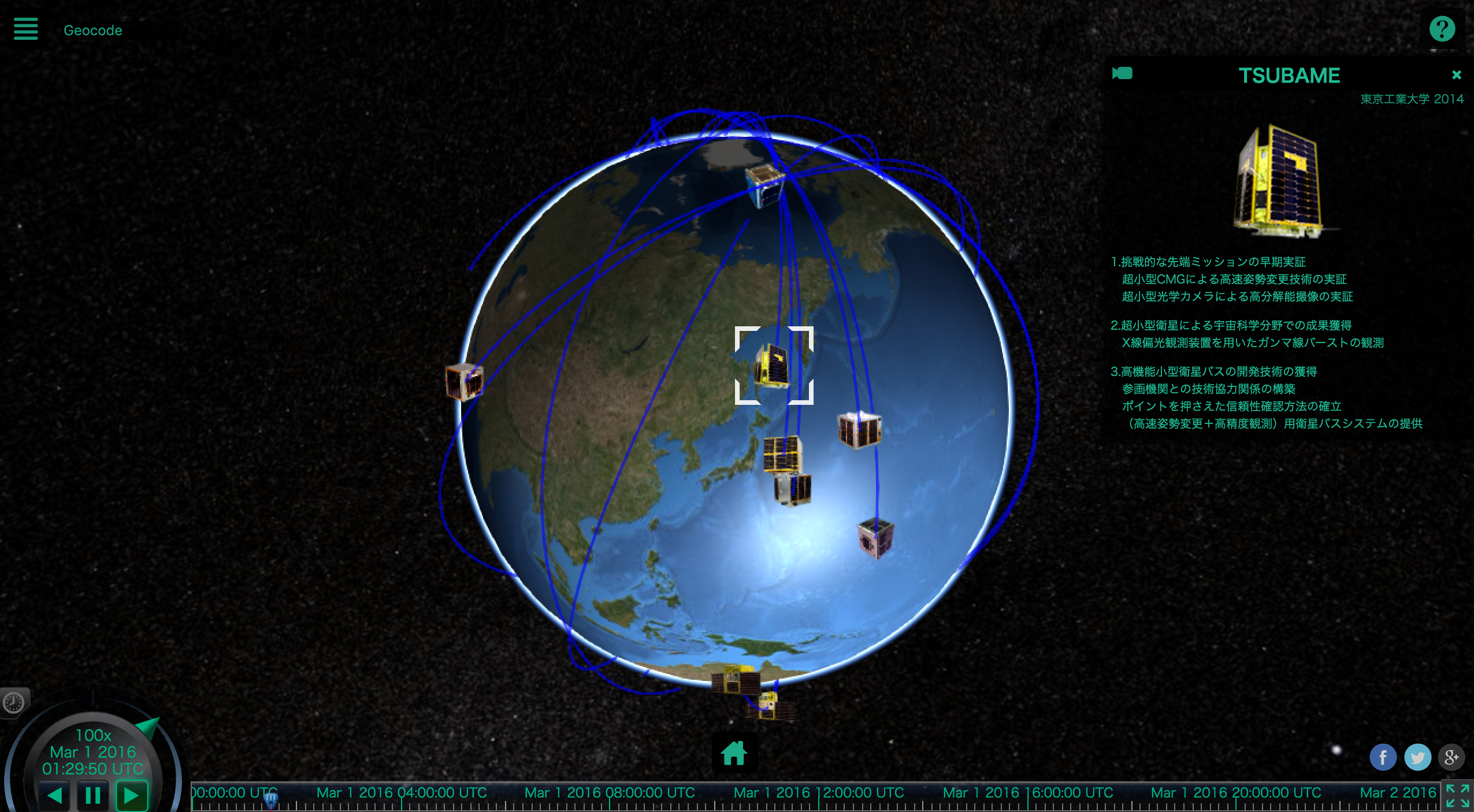The width and height of the screenshot is (1474, 812).
Task: Click the 東京工業大学 2014 link text
Action: click(1412, 99)
